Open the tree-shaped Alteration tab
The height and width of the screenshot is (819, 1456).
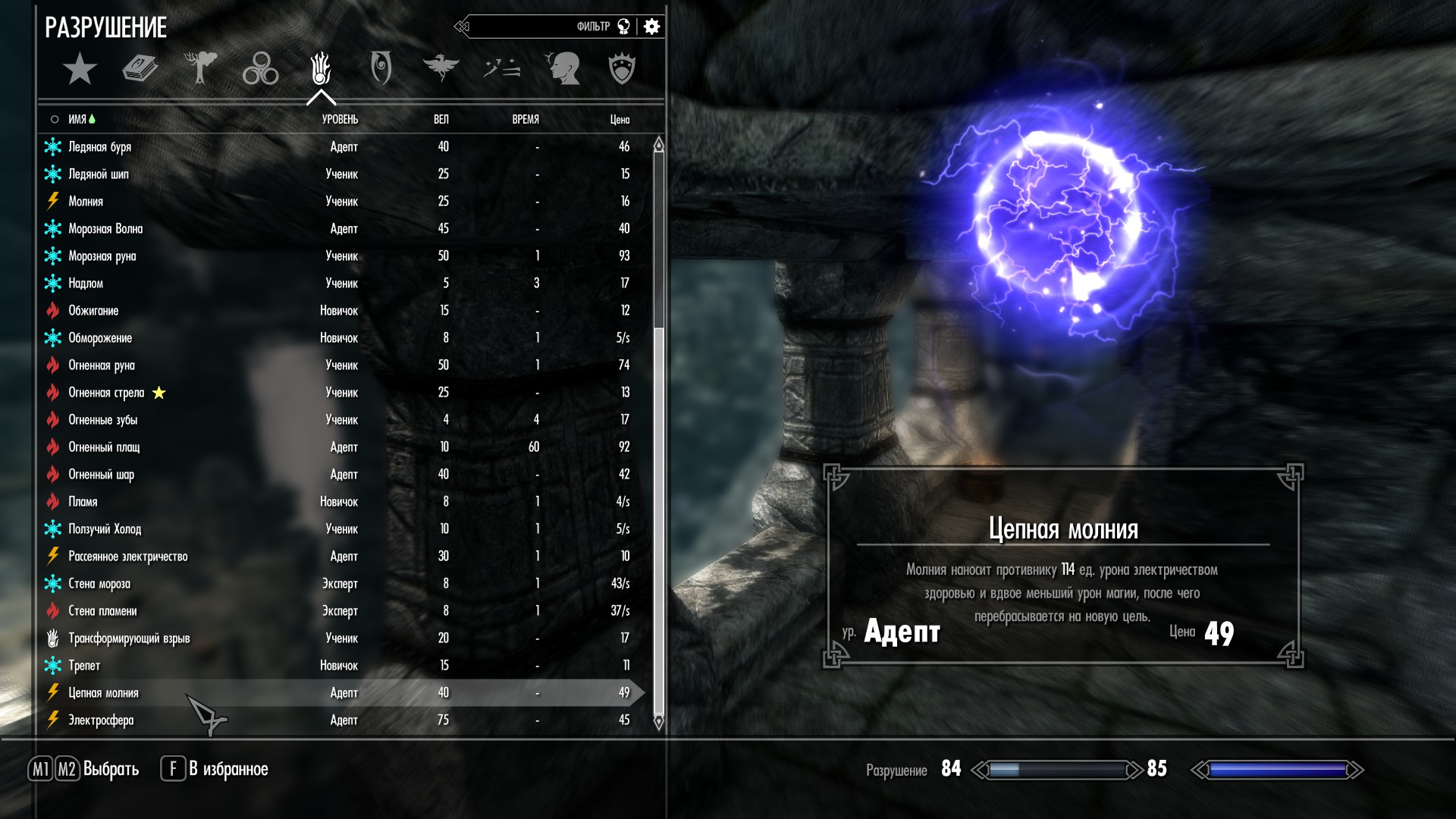coord(200,69)
